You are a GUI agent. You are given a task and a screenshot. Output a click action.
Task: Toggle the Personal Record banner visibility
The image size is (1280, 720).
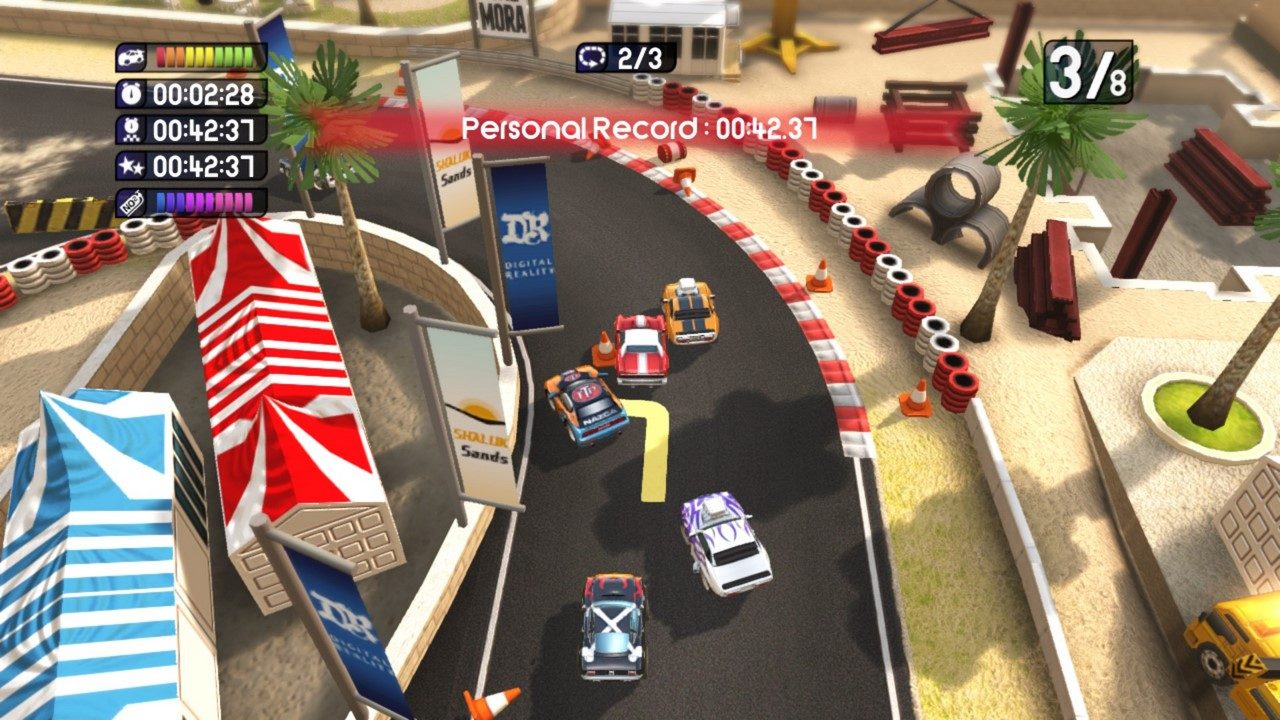pyautogui.click(x=640, y=127)
